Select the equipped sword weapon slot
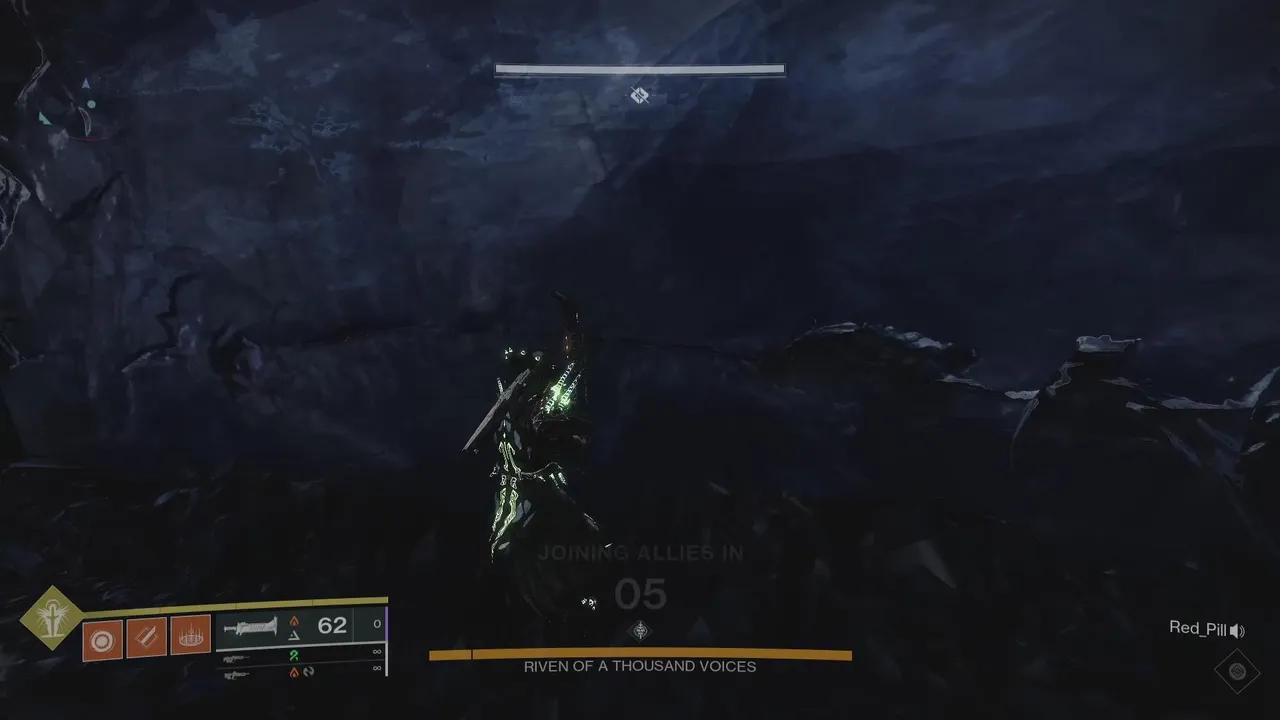 tap(250, 628)
